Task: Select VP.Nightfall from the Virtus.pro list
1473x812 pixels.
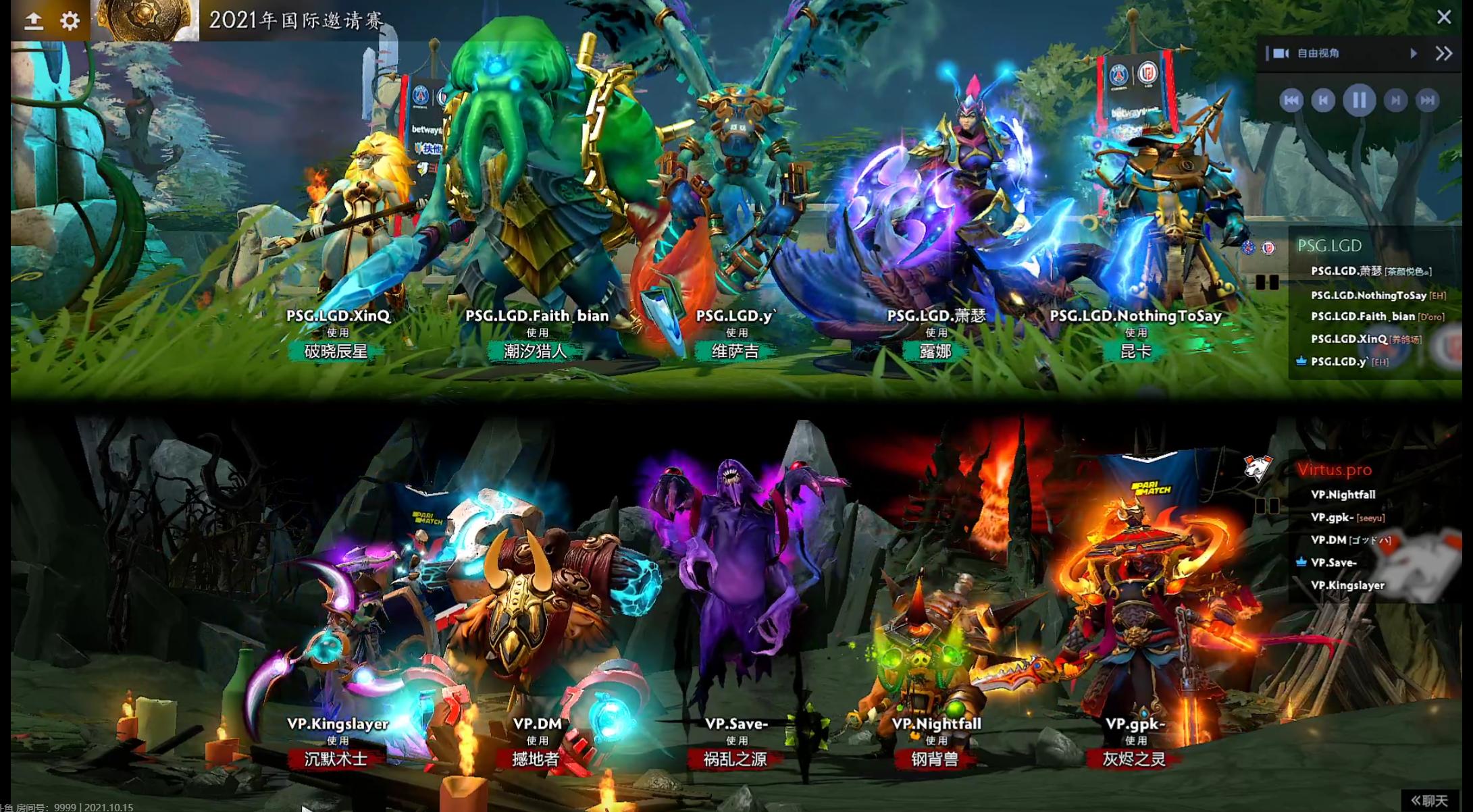Action: (1343, 494)
